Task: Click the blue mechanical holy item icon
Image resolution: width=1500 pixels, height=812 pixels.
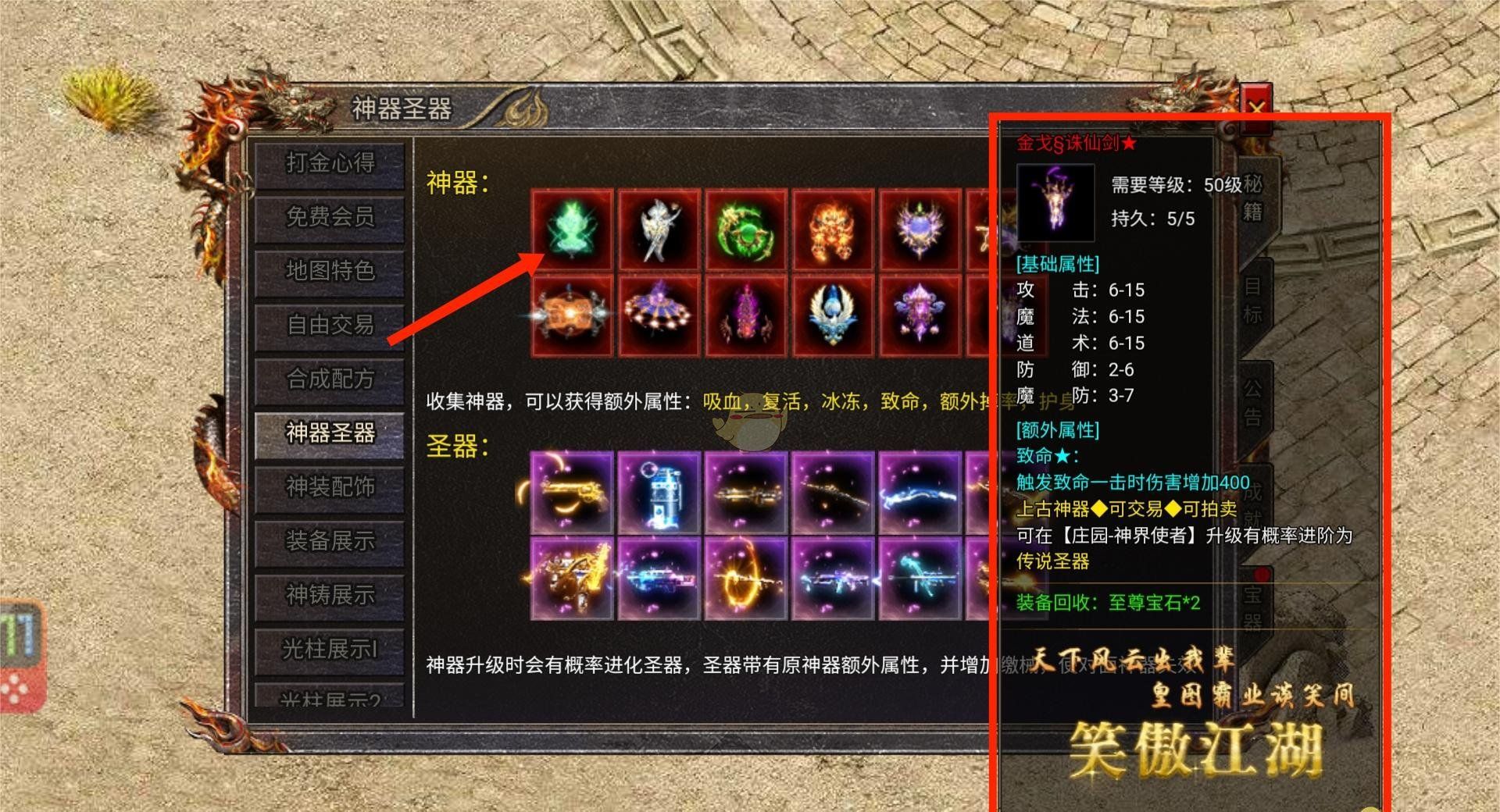Action: [x=660, y=492]
